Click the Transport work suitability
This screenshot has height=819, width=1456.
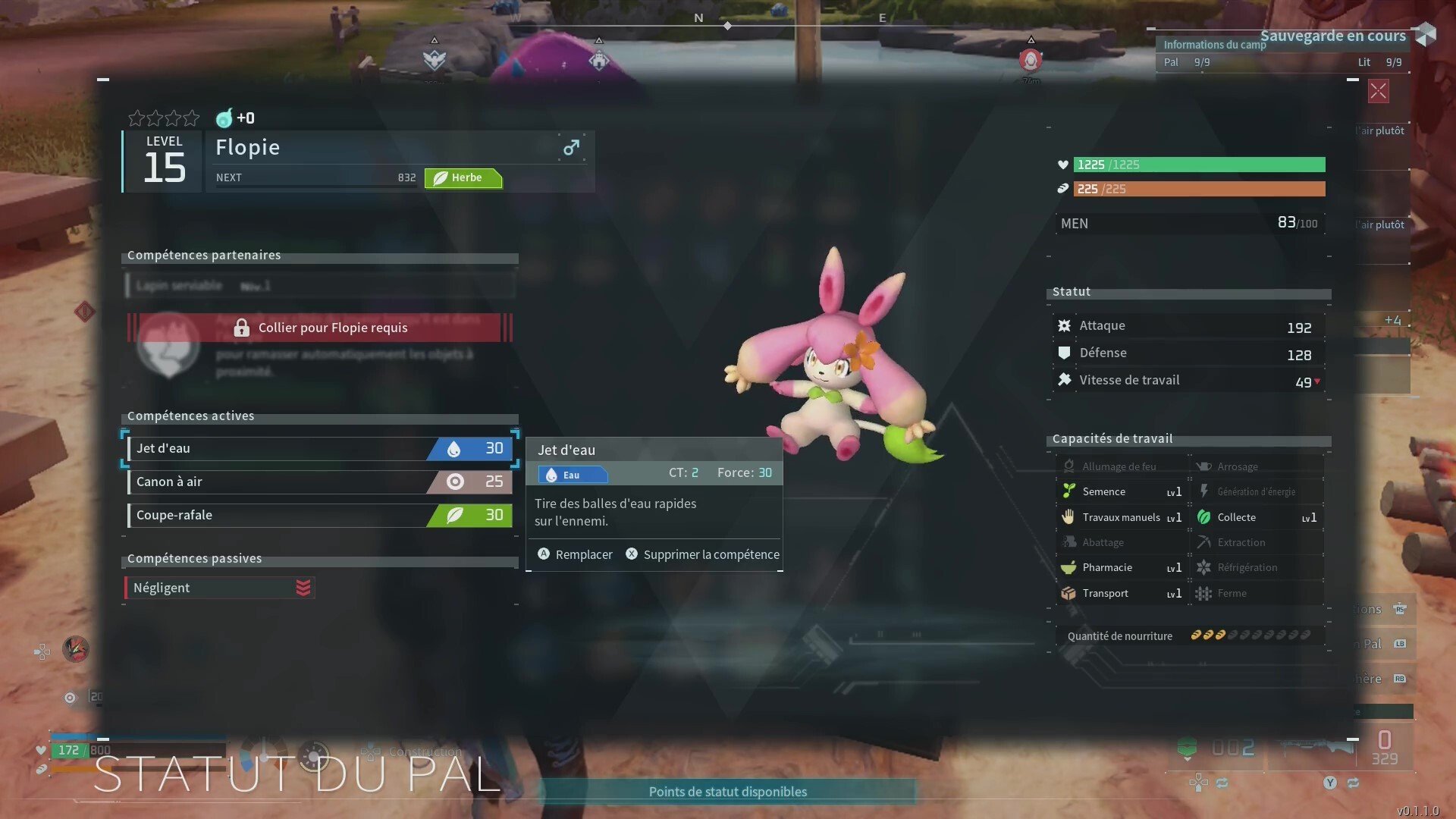tap(1122, 593)
